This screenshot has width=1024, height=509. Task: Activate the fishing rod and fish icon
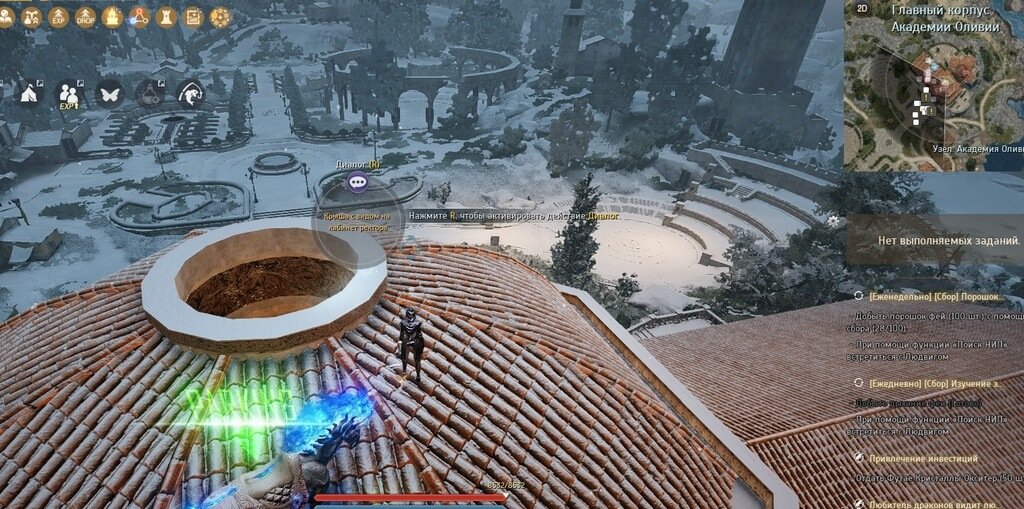pos(190,94)
